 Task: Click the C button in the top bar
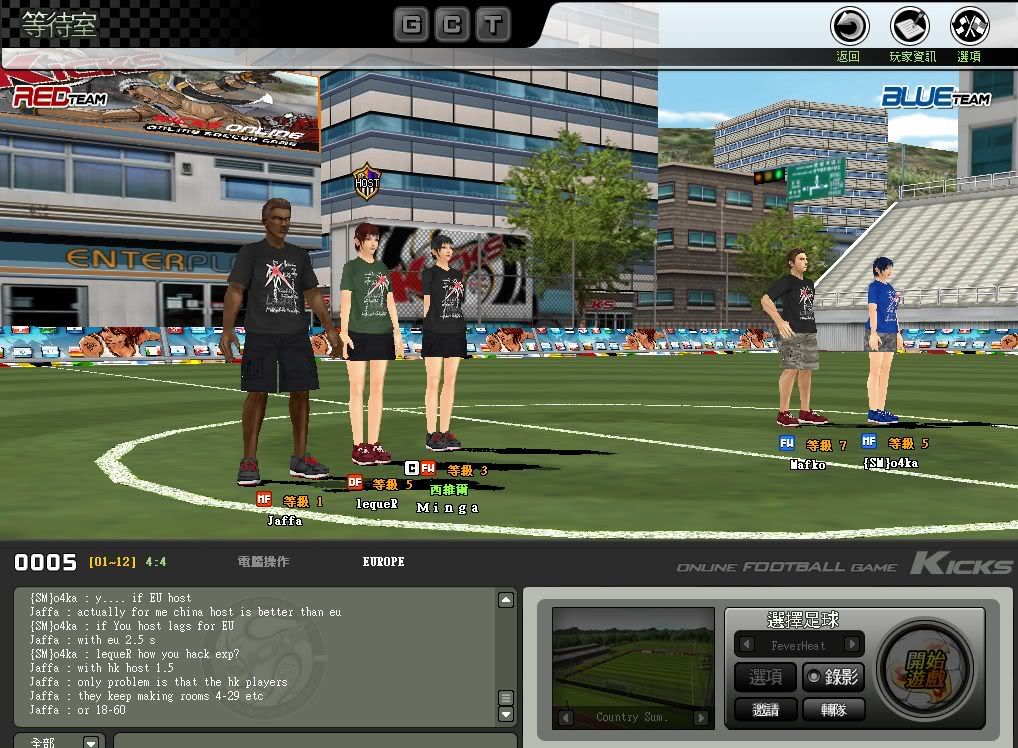click(x=452, y=25)
